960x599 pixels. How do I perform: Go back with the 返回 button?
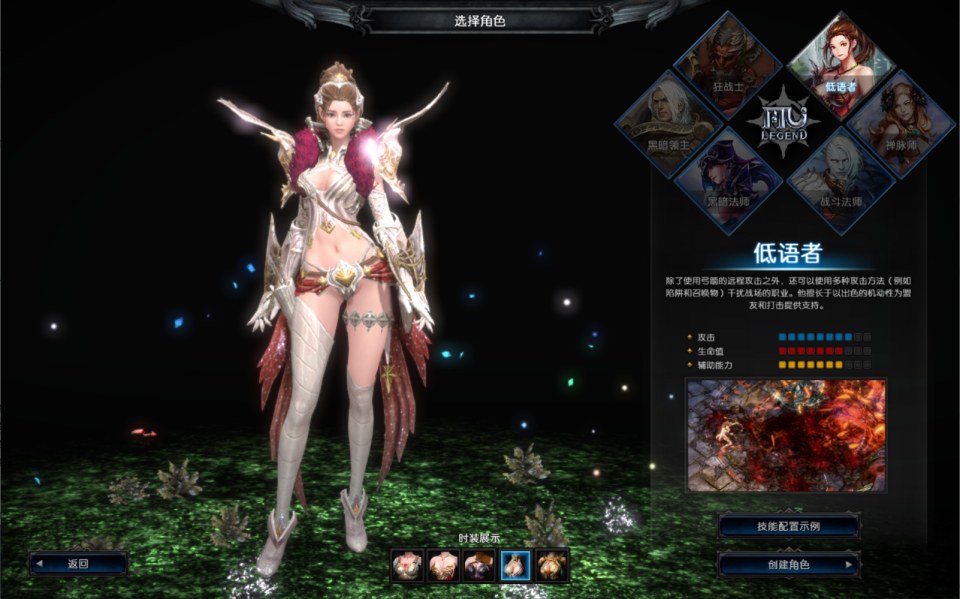[78, 563]
